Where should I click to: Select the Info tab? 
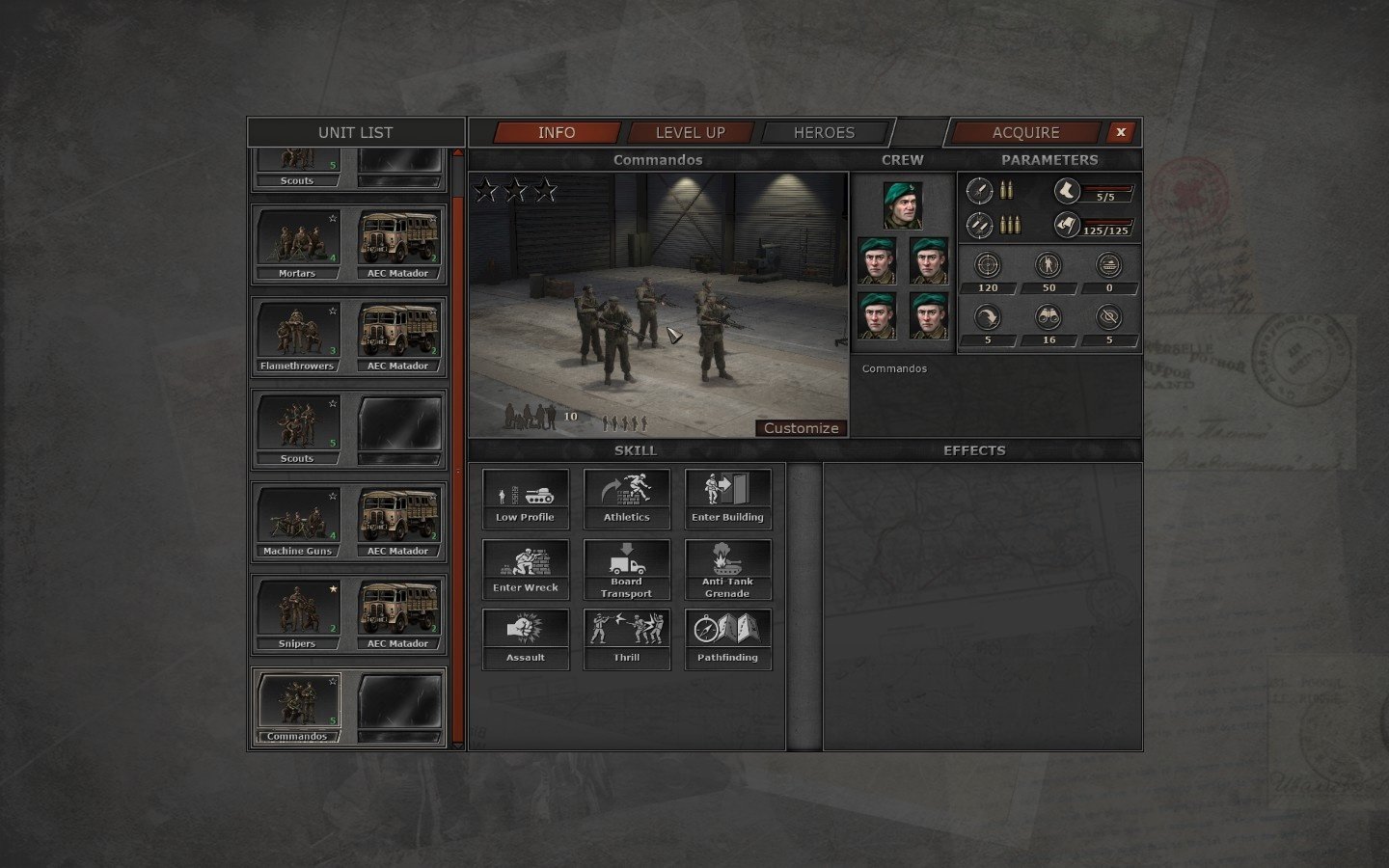click(x=557, y=133)
